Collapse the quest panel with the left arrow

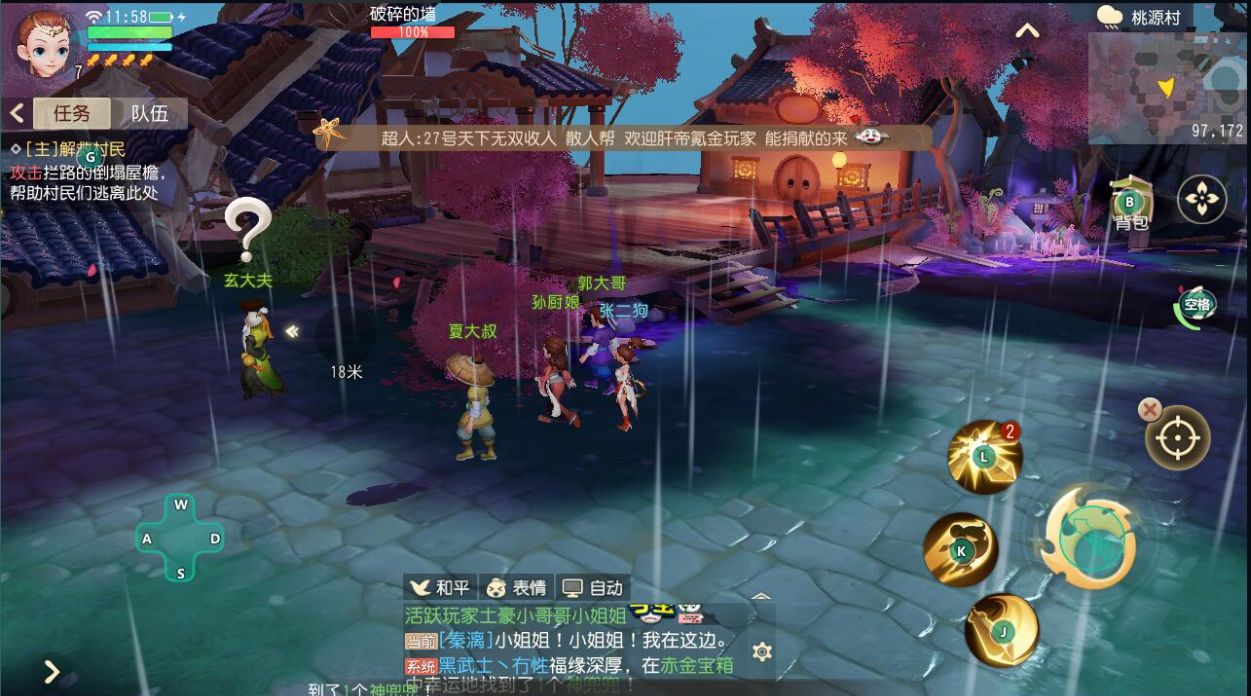(16, 113)
